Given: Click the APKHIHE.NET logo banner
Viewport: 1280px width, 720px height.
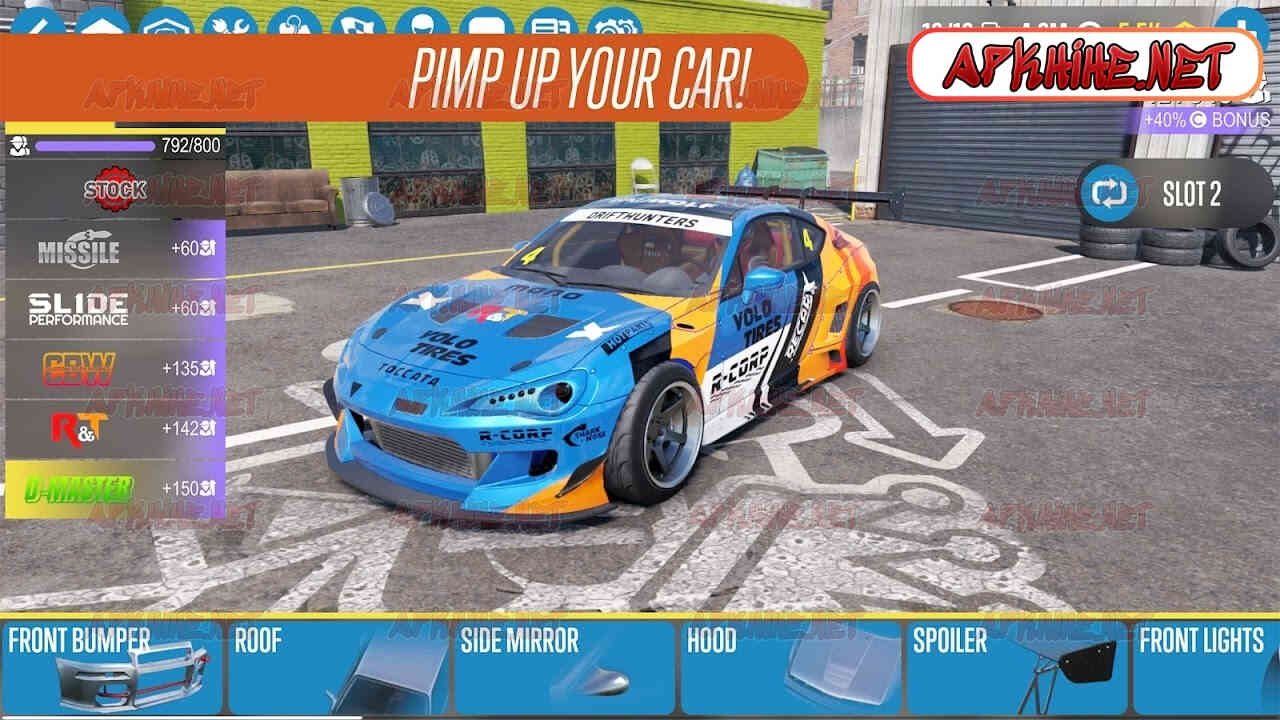Looking at the screenshot, I should pos(1086,64).
